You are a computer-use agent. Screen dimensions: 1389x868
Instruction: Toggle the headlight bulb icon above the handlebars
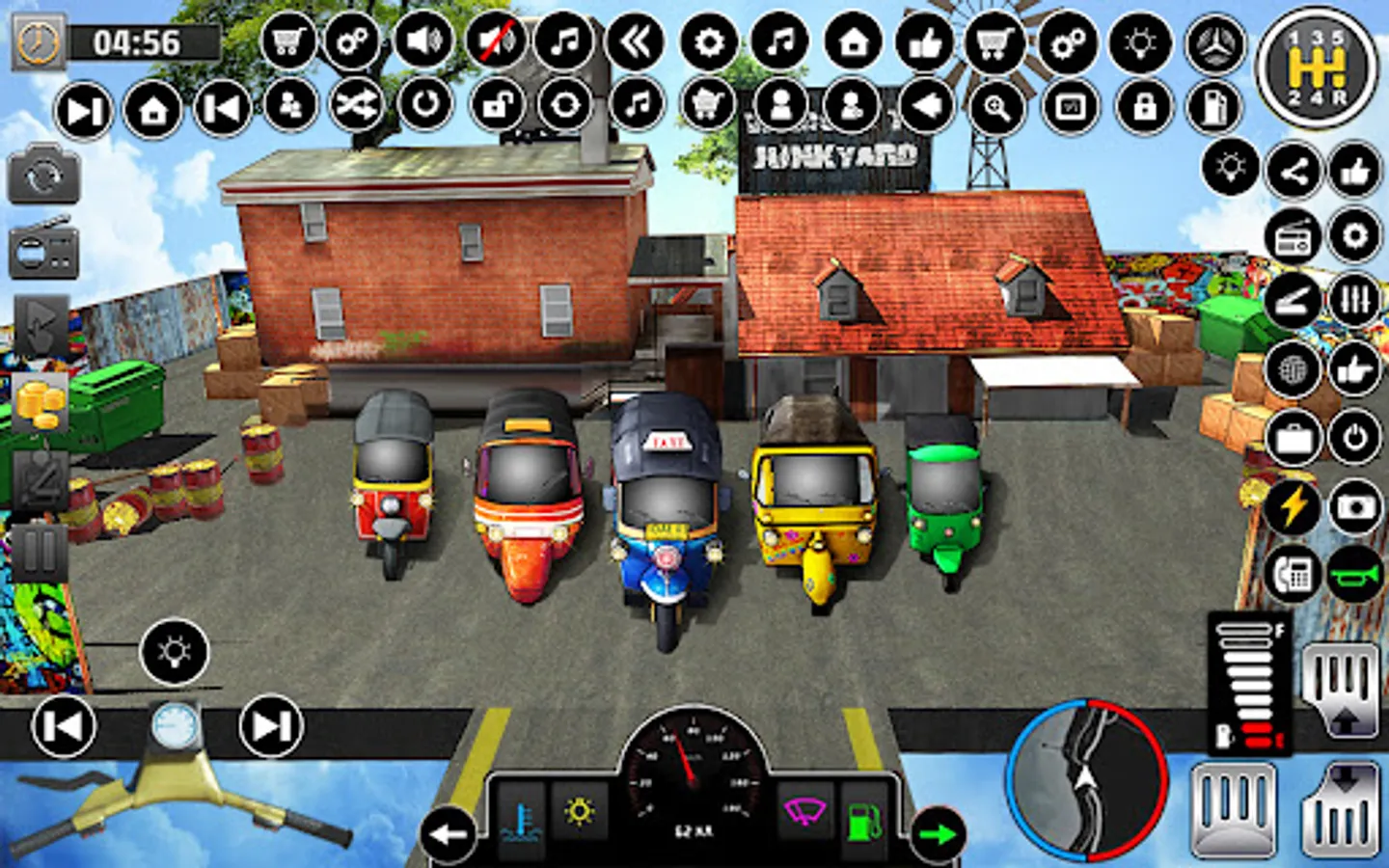click(174, 653)
